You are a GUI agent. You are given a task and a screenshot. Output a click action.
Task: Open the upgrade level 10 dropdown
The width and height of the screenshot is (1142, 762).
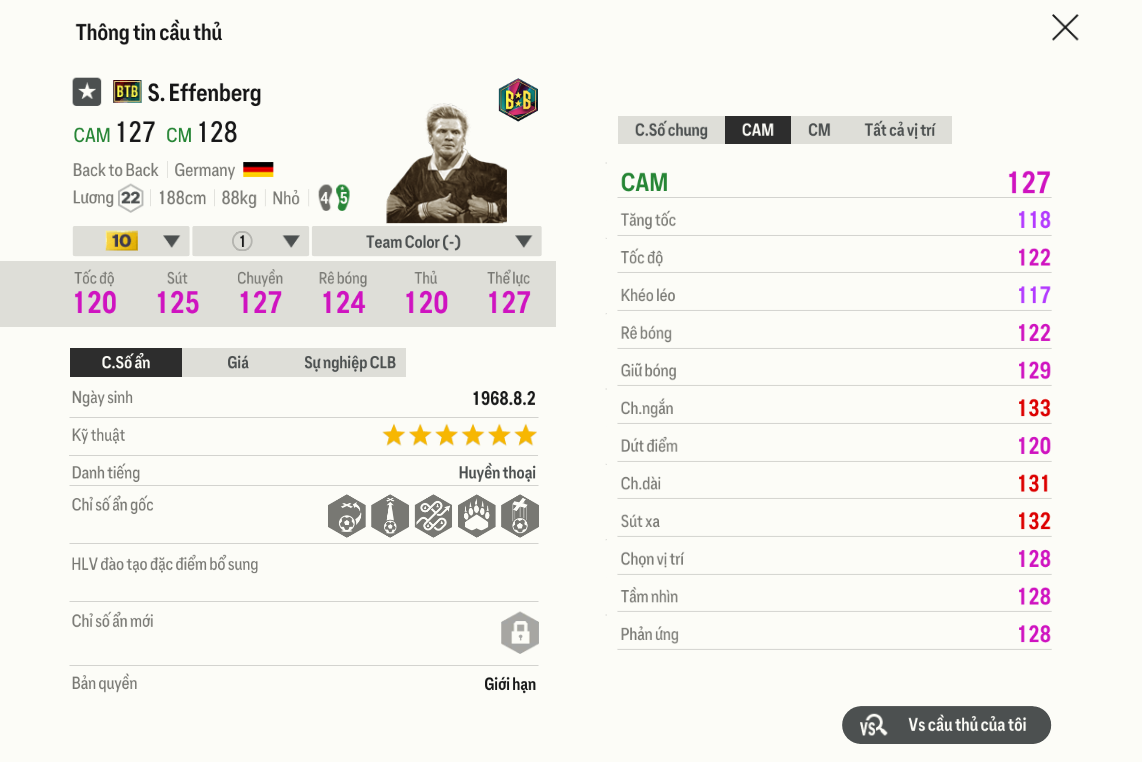click(x=132, y=241)
